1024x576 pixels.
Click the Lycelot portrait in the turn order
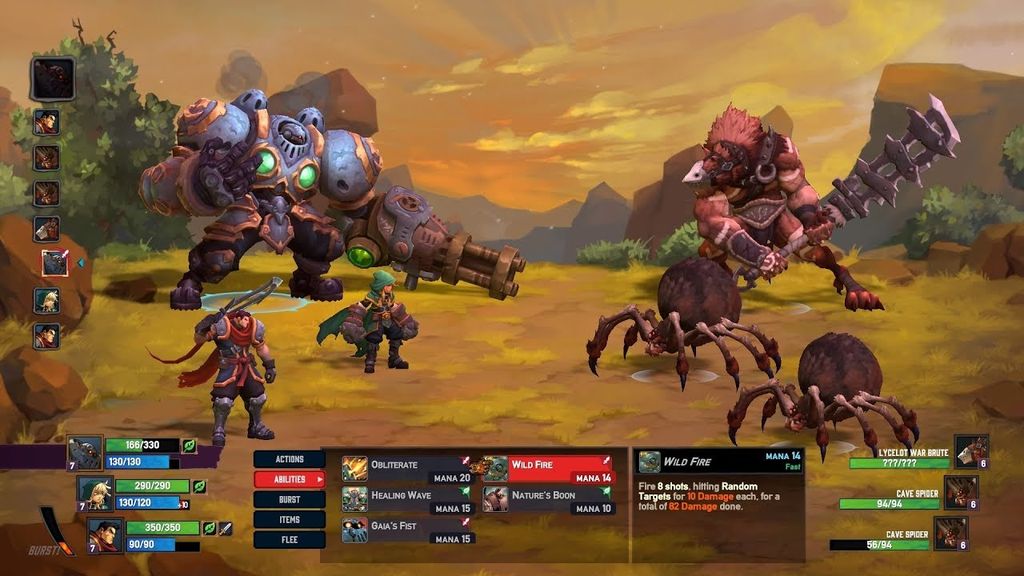click(47, 229)
